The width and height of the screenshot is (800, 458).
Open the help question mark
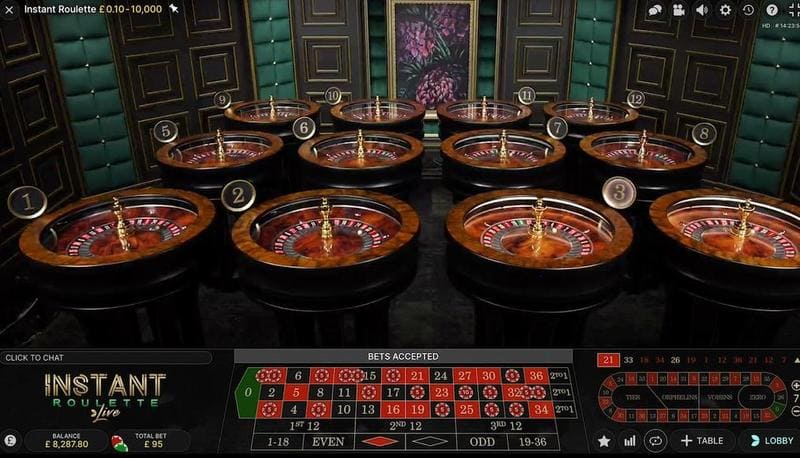[771, 10]
